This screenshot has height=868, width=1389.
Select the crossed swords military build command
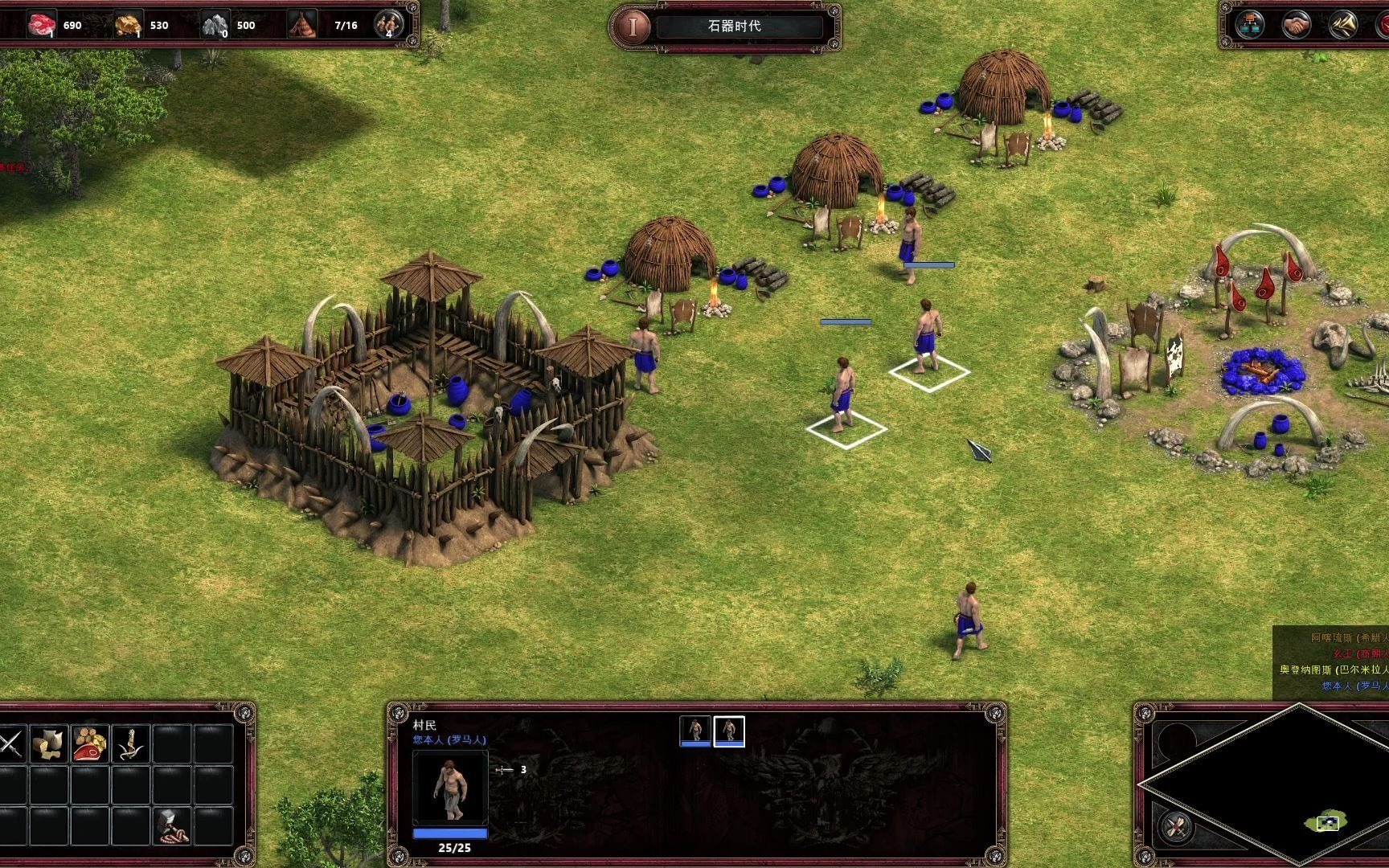coord(10,744)
